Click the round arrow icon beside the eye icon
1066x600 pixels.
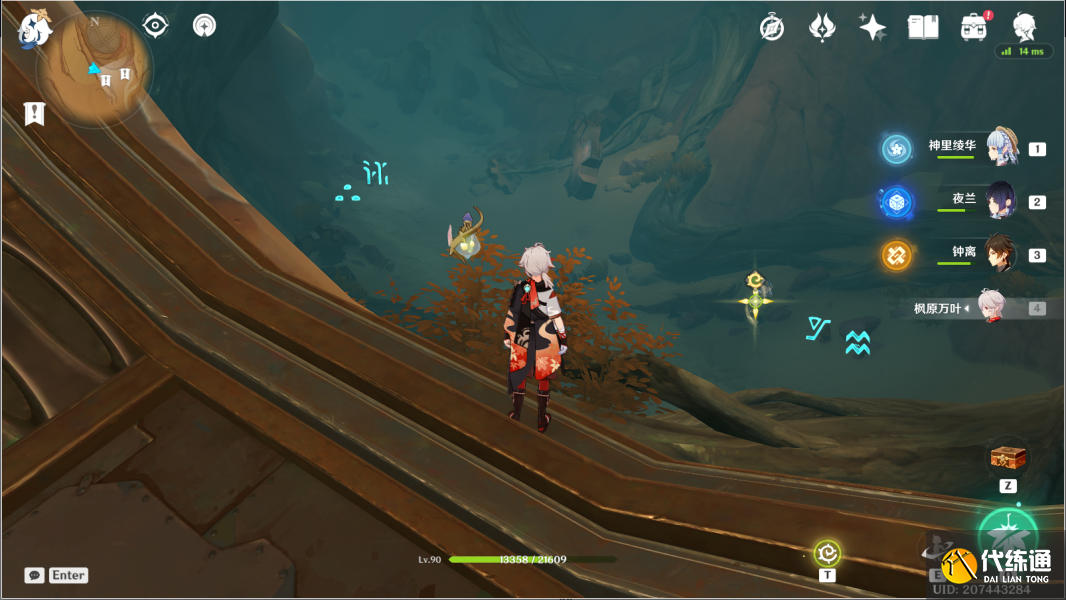pyautogui.click(x=204, y=26)
